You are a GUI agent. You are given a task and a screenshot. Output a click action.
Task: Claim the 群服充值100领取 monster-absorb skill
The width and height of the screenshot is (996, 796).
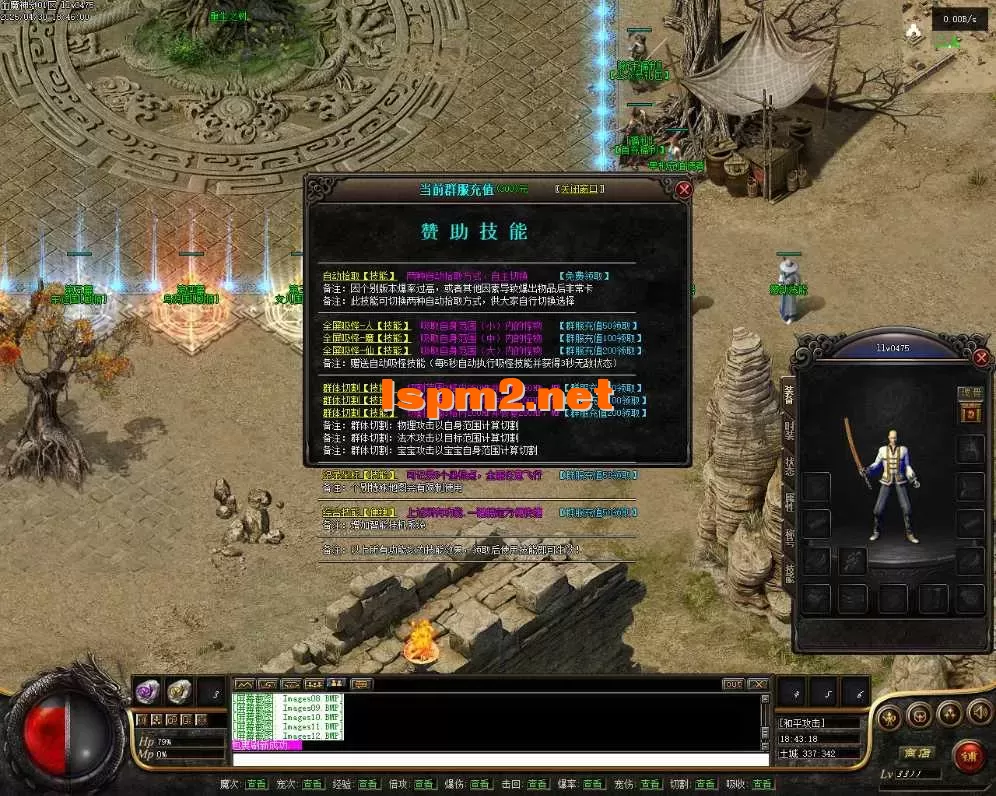600,338
